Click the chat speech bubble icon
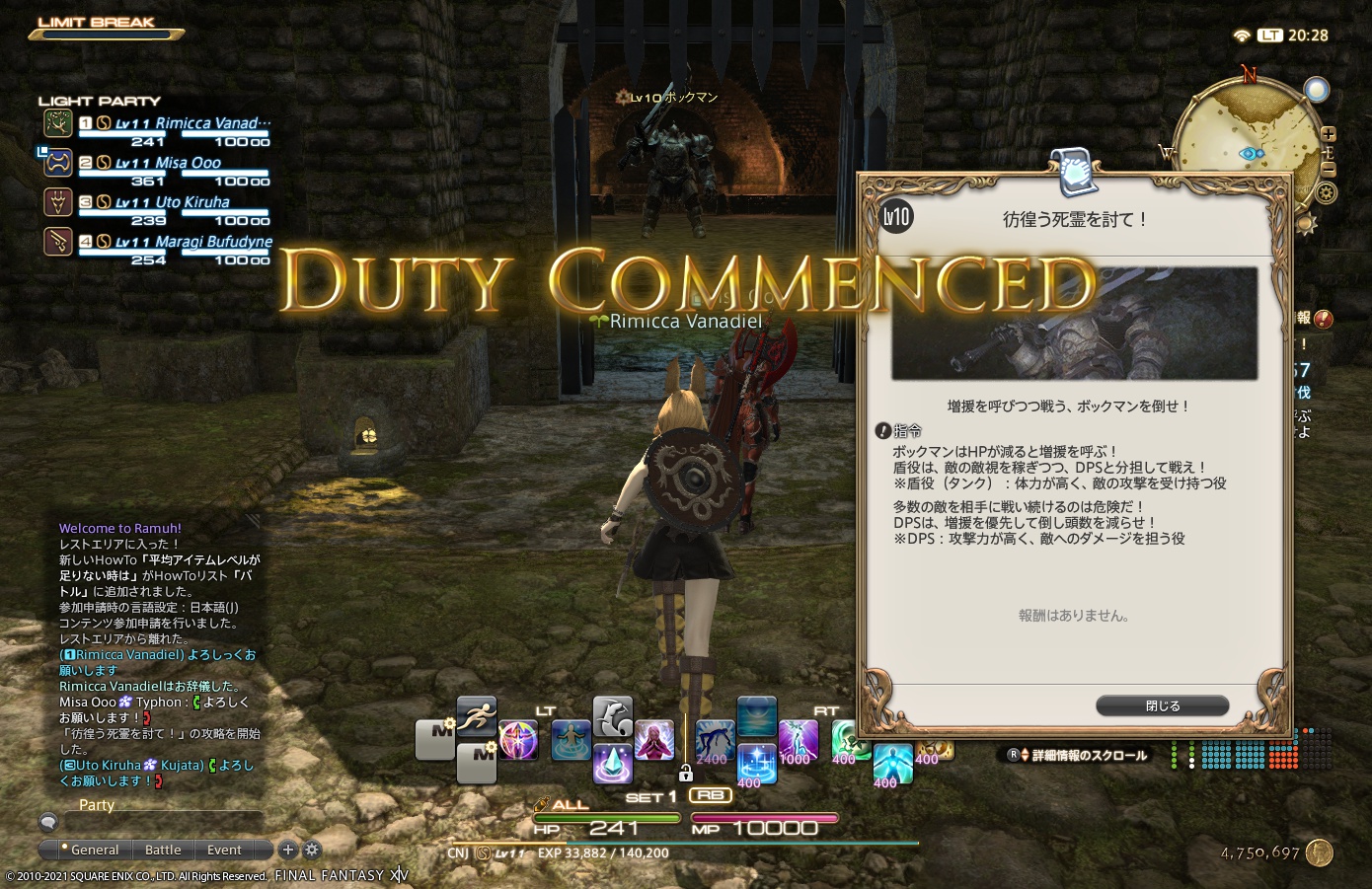This screenshot has height=889, width=1372. tap(47, 821)
